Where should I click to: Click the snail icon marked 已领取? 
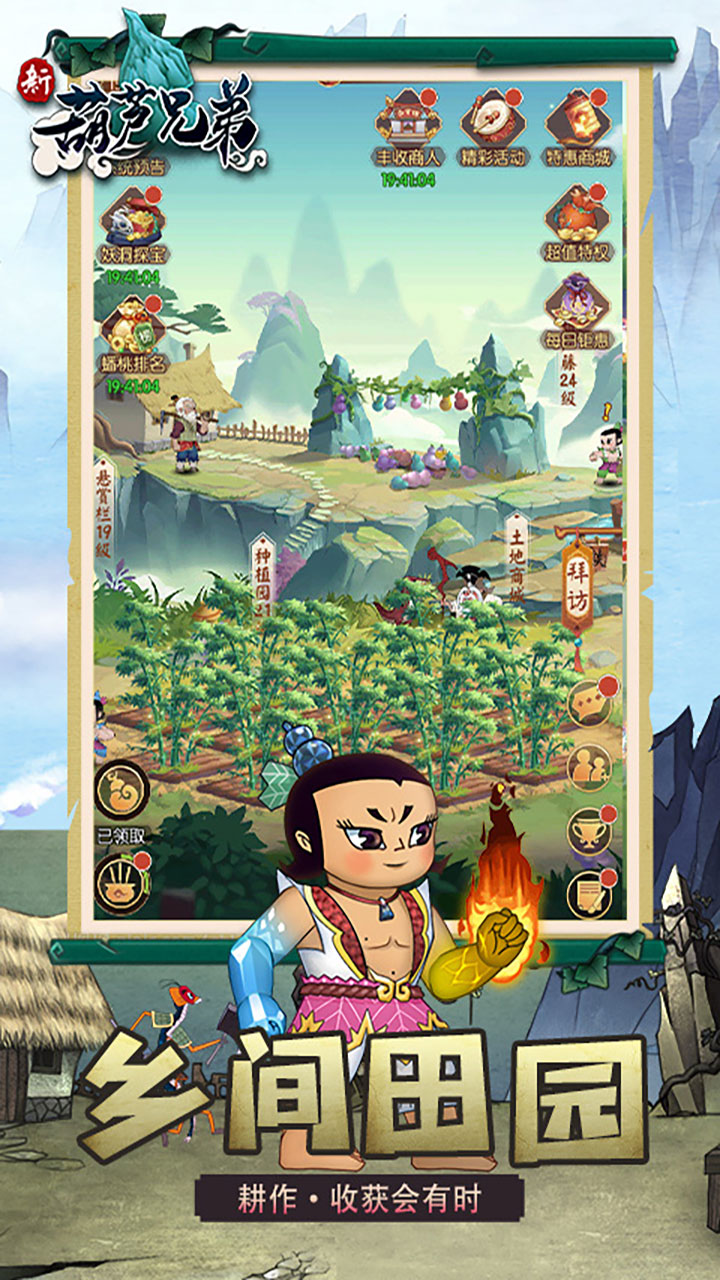(122, 788)
